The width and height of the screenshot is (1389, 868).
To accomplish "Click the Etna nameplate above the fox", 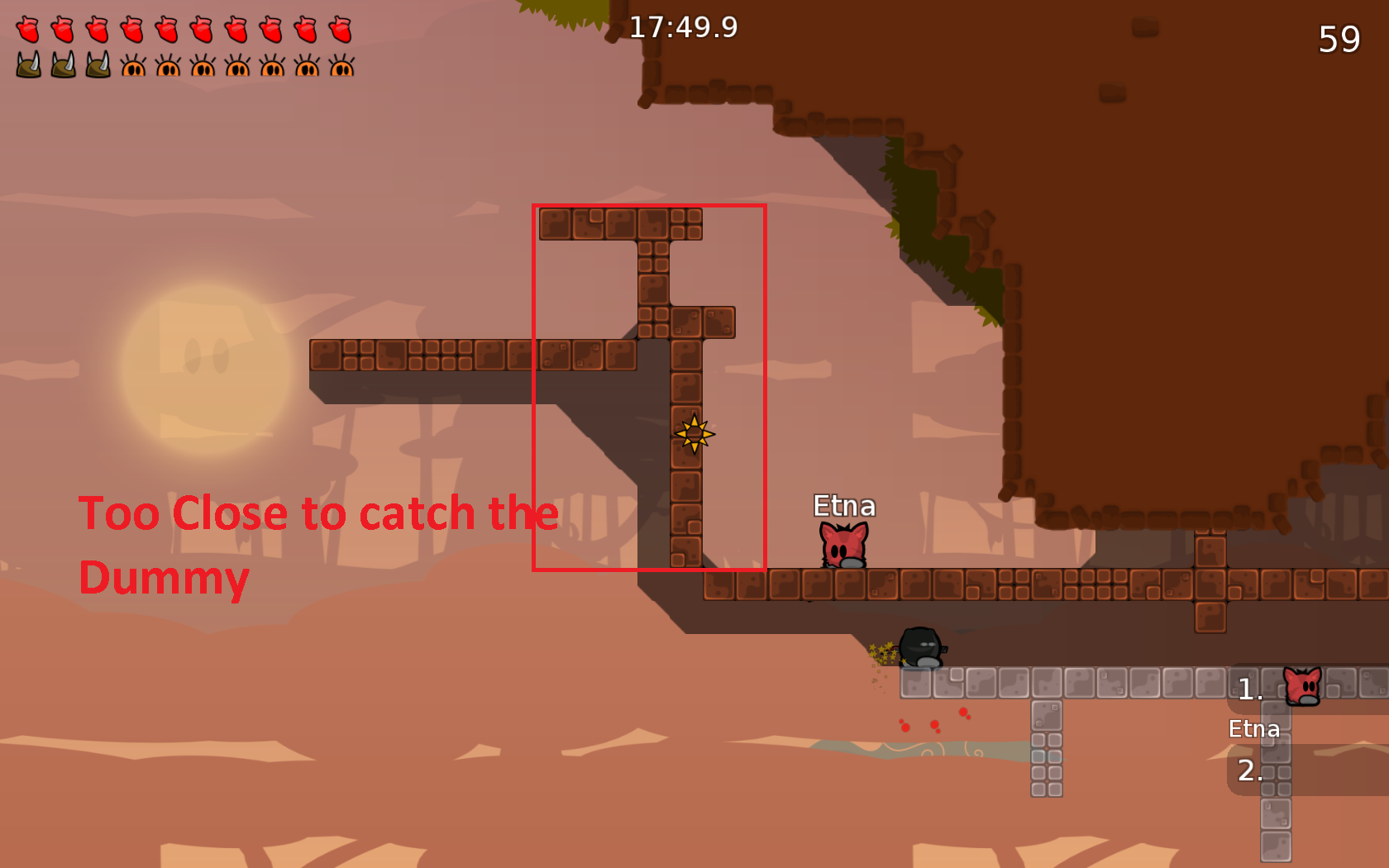I will point(843,506).
